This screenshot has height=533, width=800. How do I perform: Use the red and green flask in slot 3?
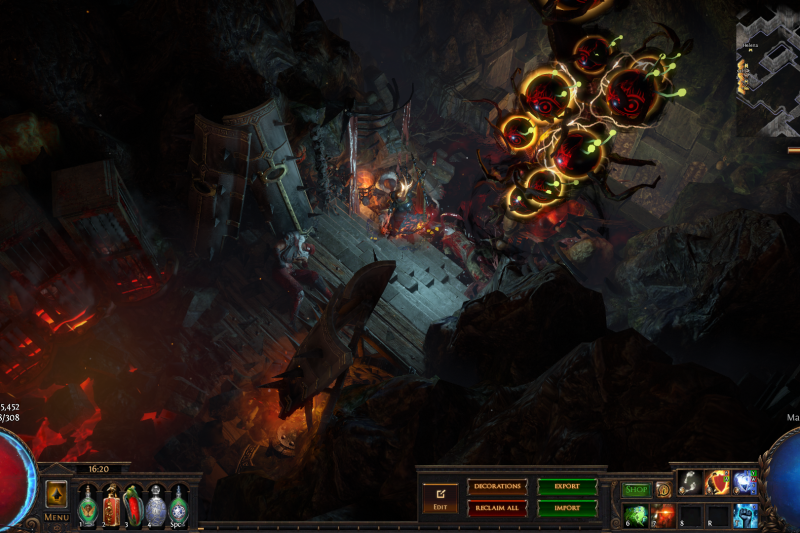click(133, 505)
